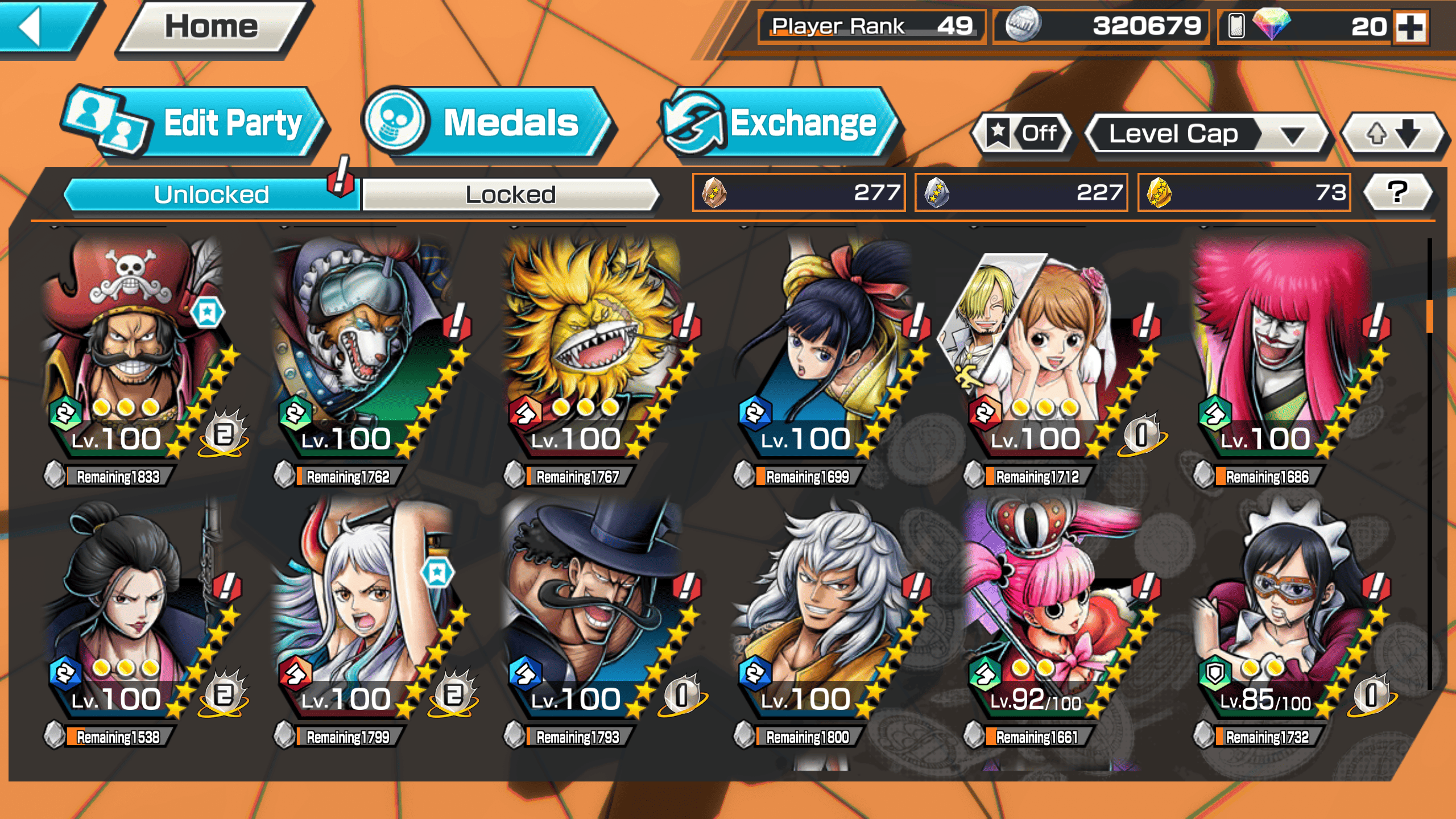Choose the yellow-maned lion character
The width and height of the screenshot is (1456, 819).
click(x=591, y=347)
